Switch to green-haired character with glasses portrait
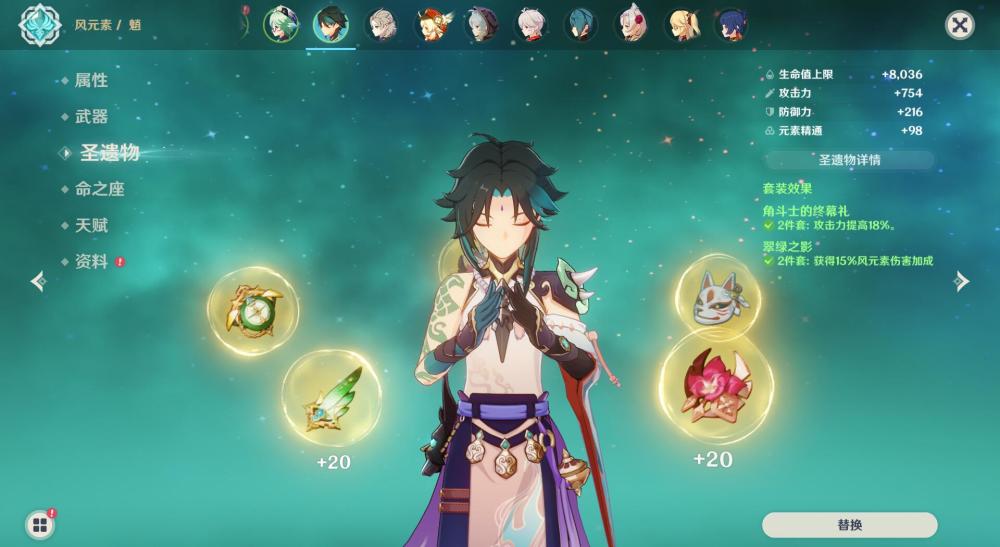Screen dimensions: 1000x547 (280, 24)
